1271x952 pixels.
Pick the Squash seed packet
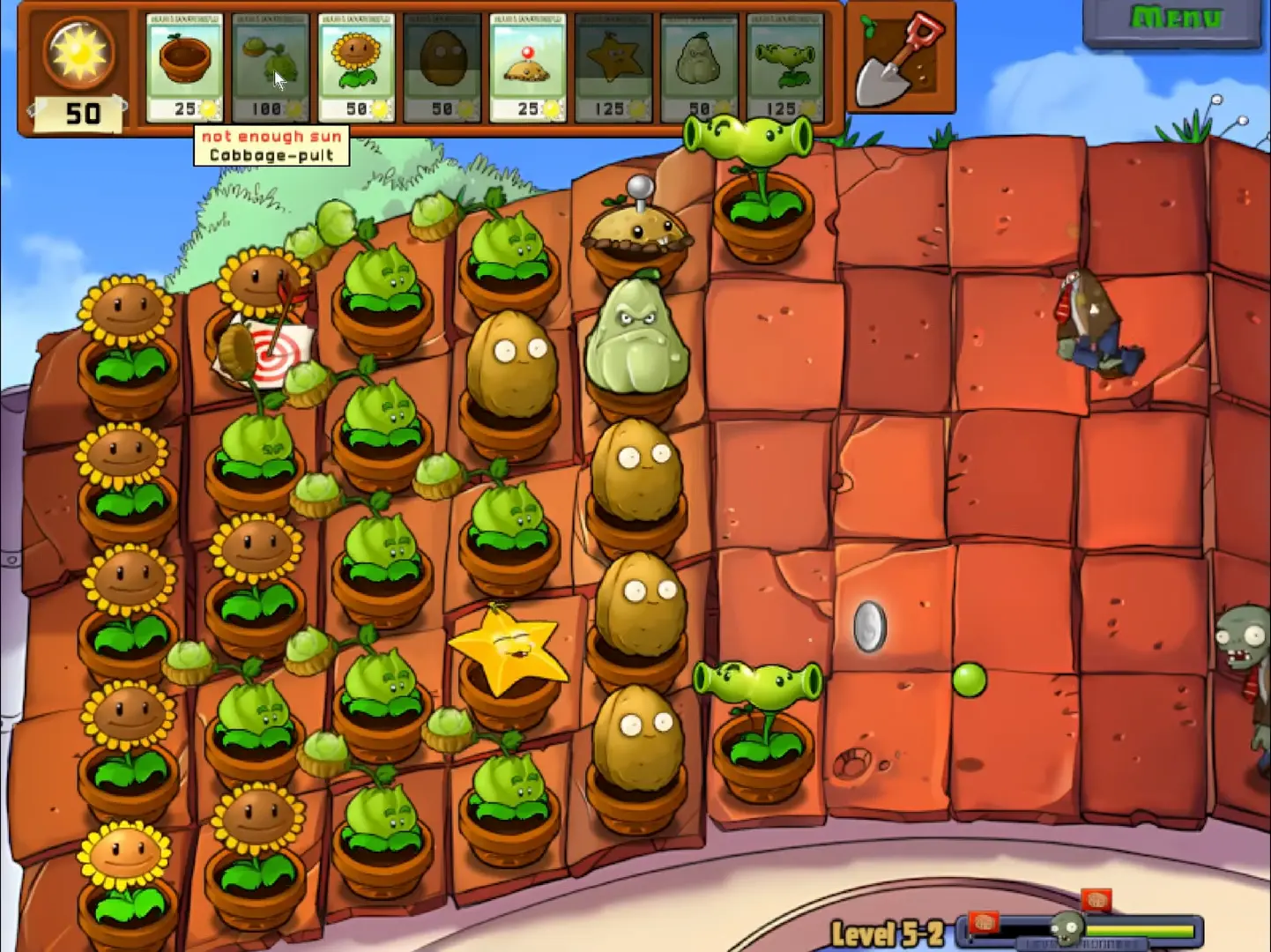[x=698, y=67]
